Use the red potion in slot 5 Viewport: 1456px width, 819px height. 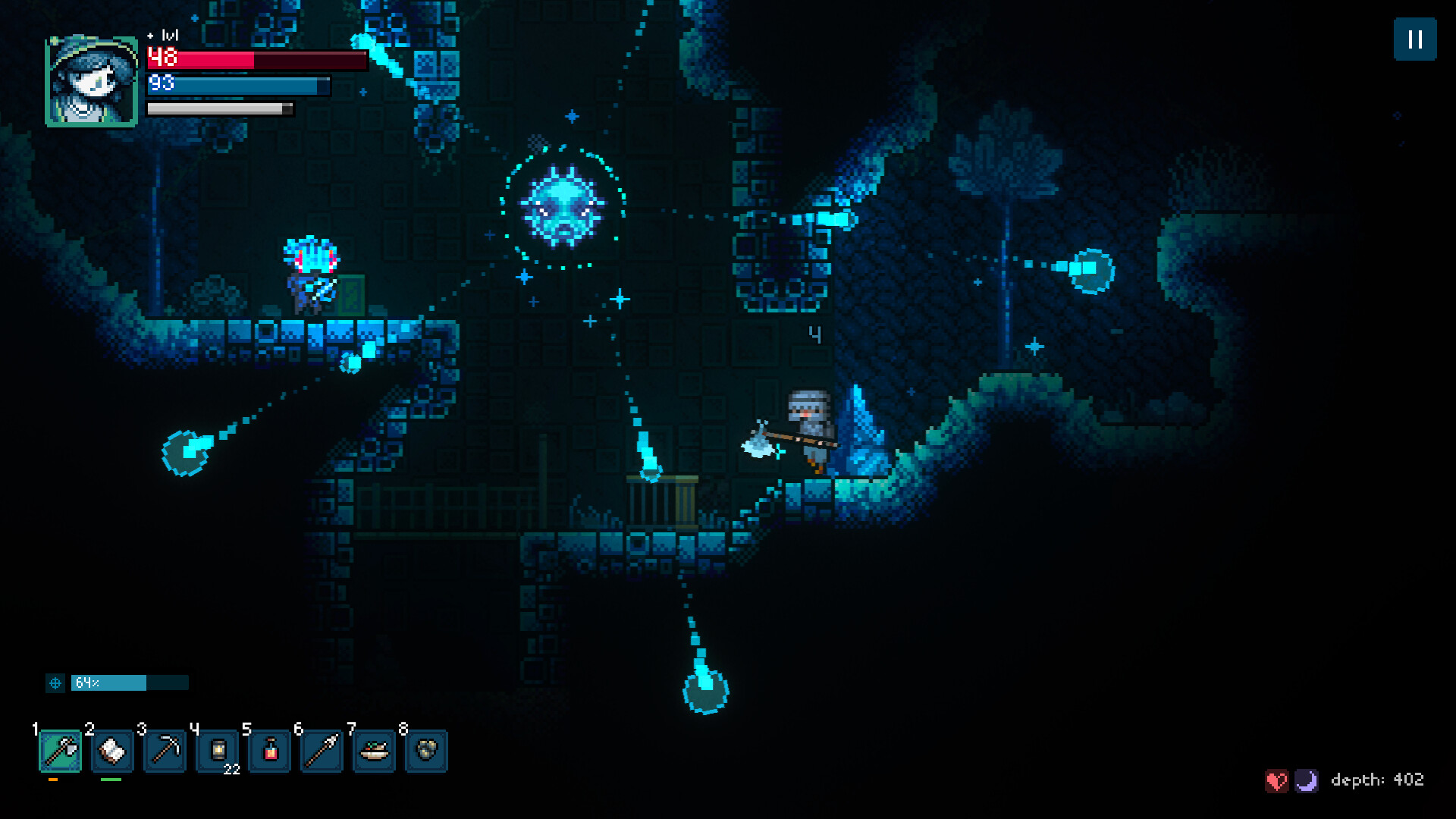point(270,752)
